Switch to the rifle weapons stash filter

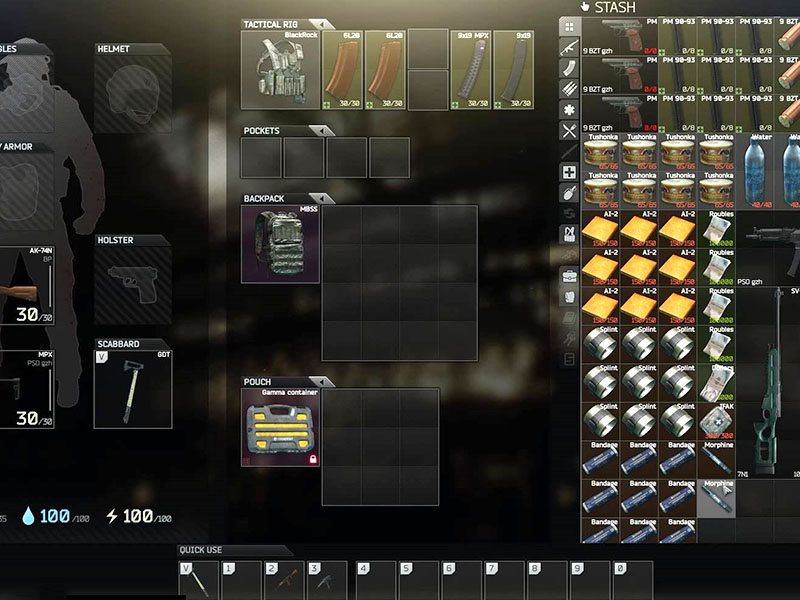[569, 46]
